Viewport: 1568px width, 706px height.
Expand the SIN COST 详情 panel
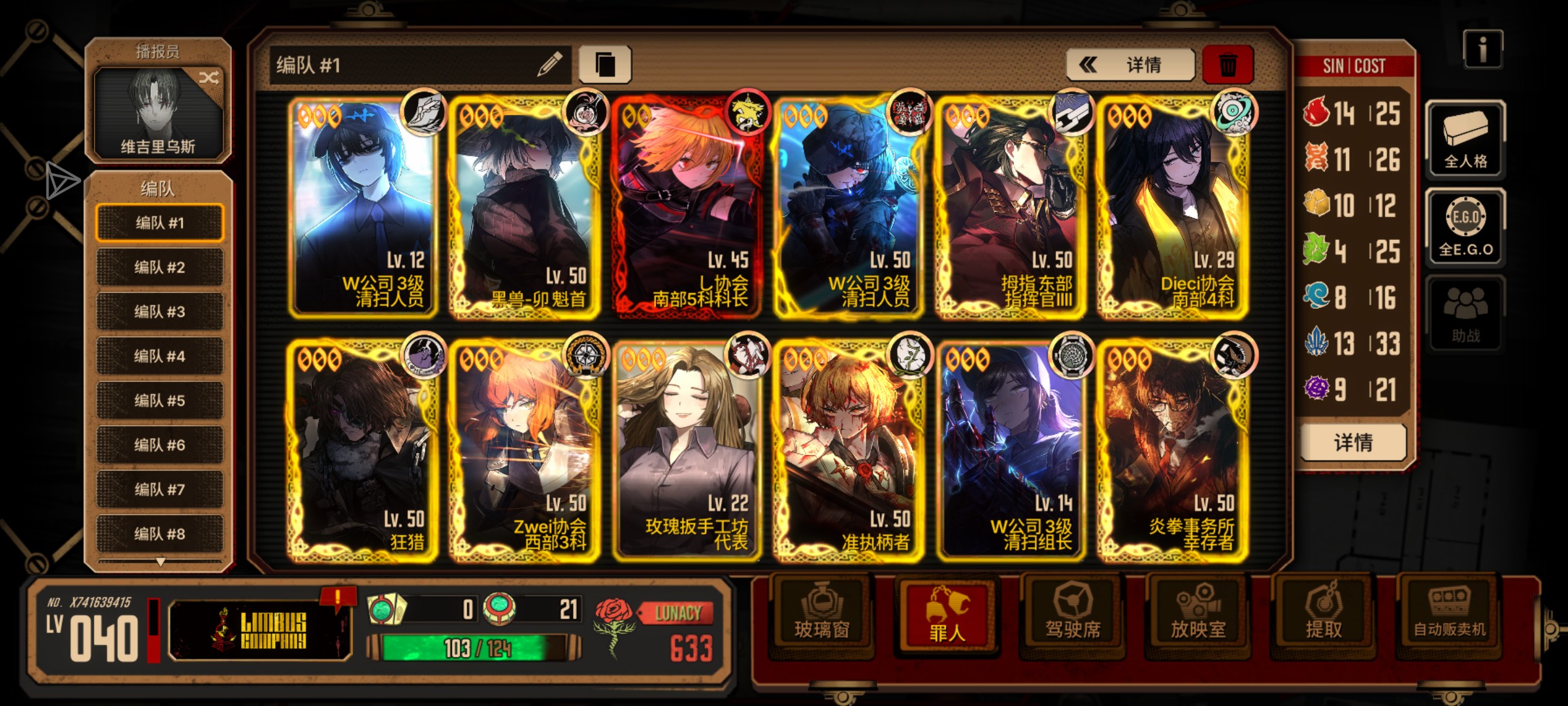click(1354, 442)
